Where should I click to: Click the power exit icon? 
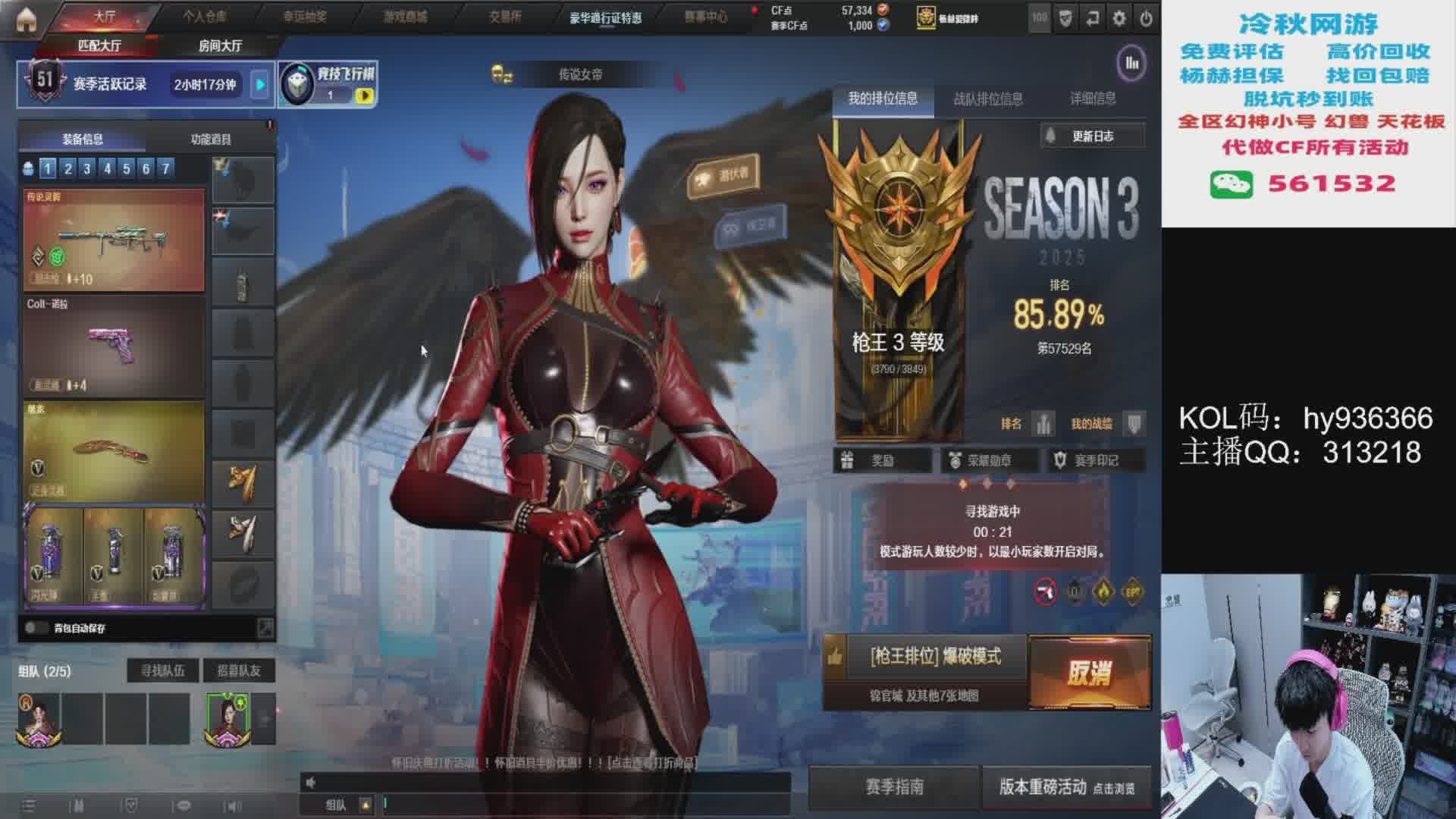pos(1146,18)
